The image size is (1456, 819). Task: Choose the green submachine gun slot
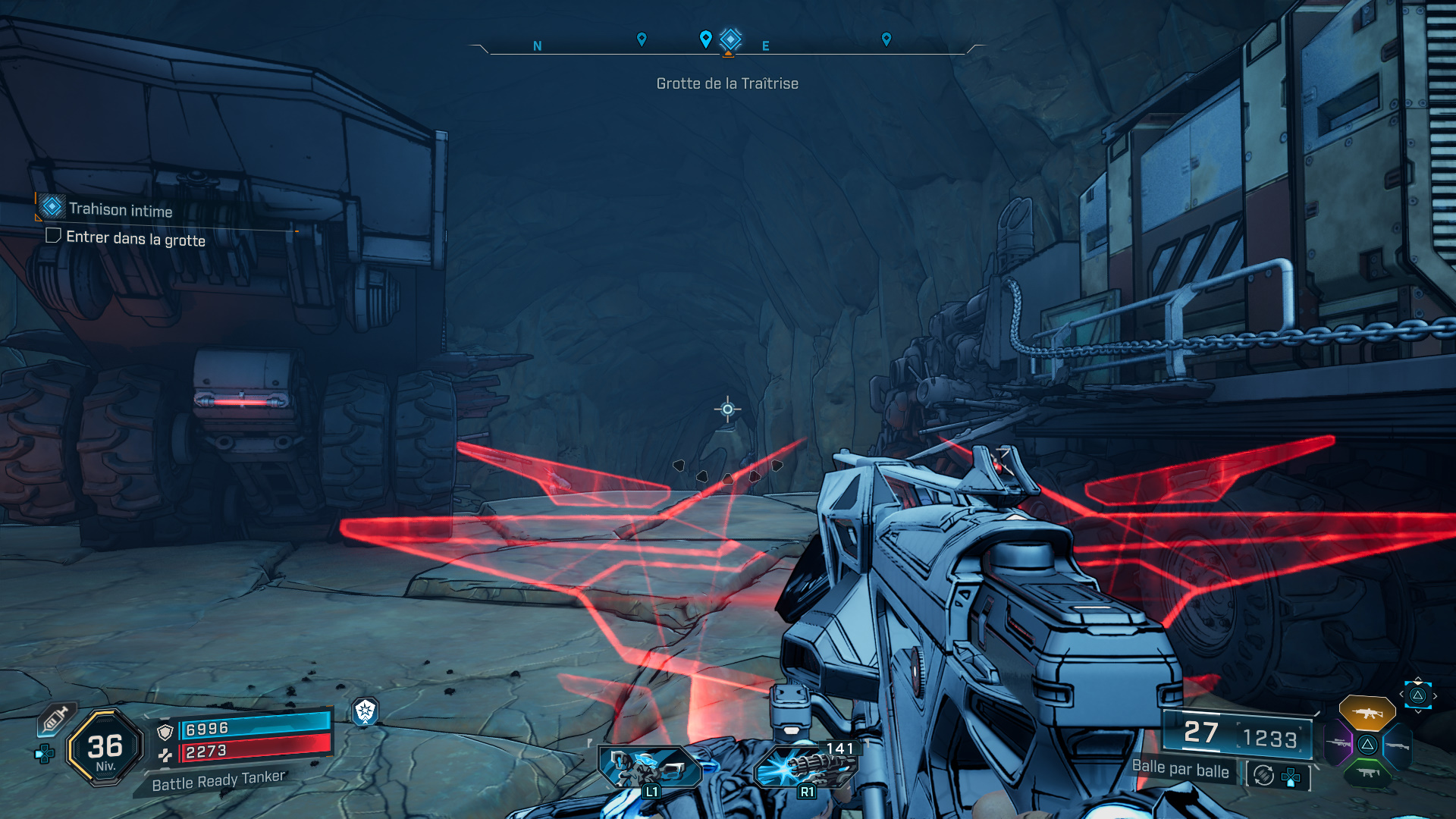(1367, 773)
